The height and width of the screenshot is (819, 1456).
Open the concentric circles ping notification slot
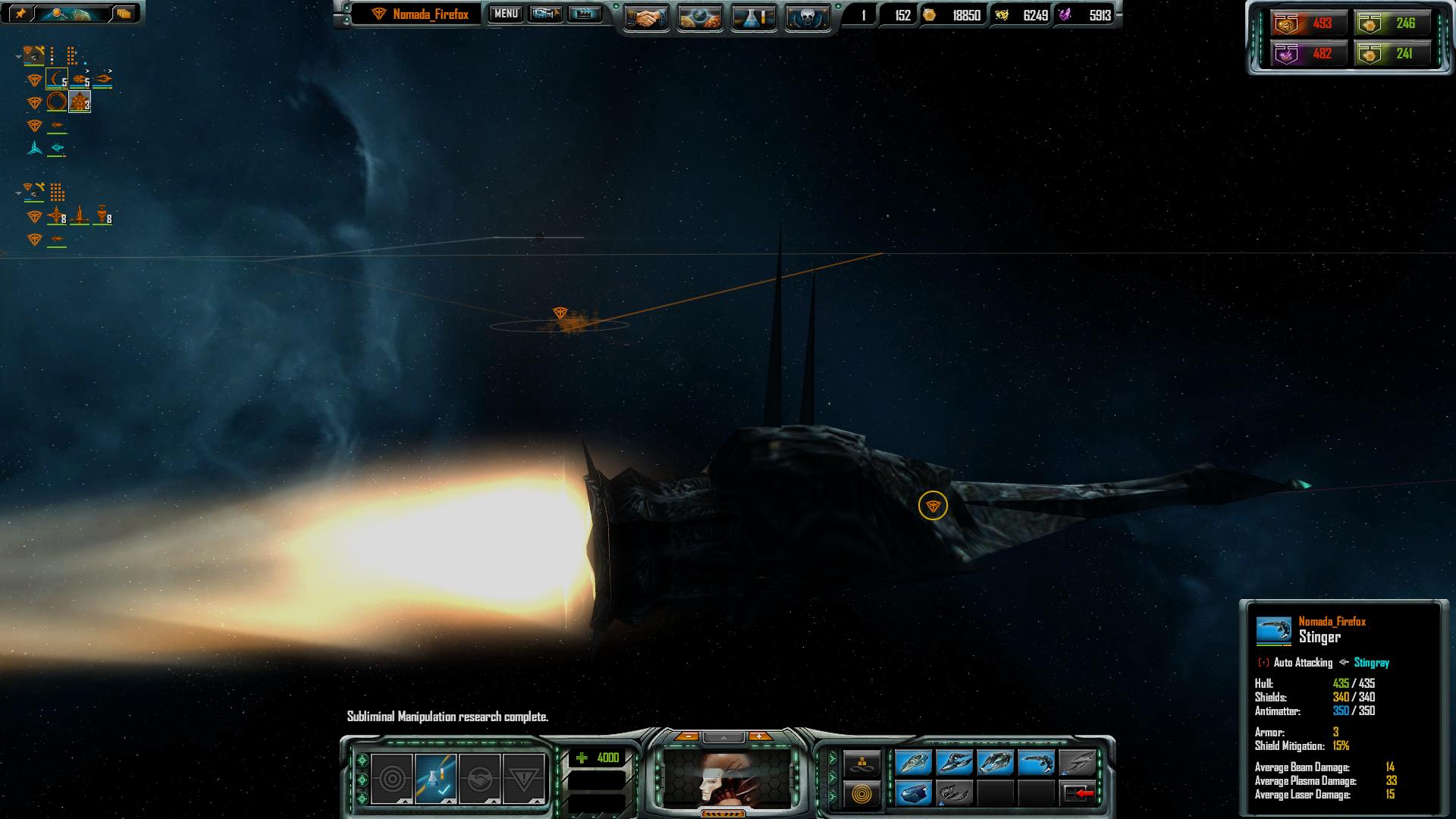(x=392, y=778)
